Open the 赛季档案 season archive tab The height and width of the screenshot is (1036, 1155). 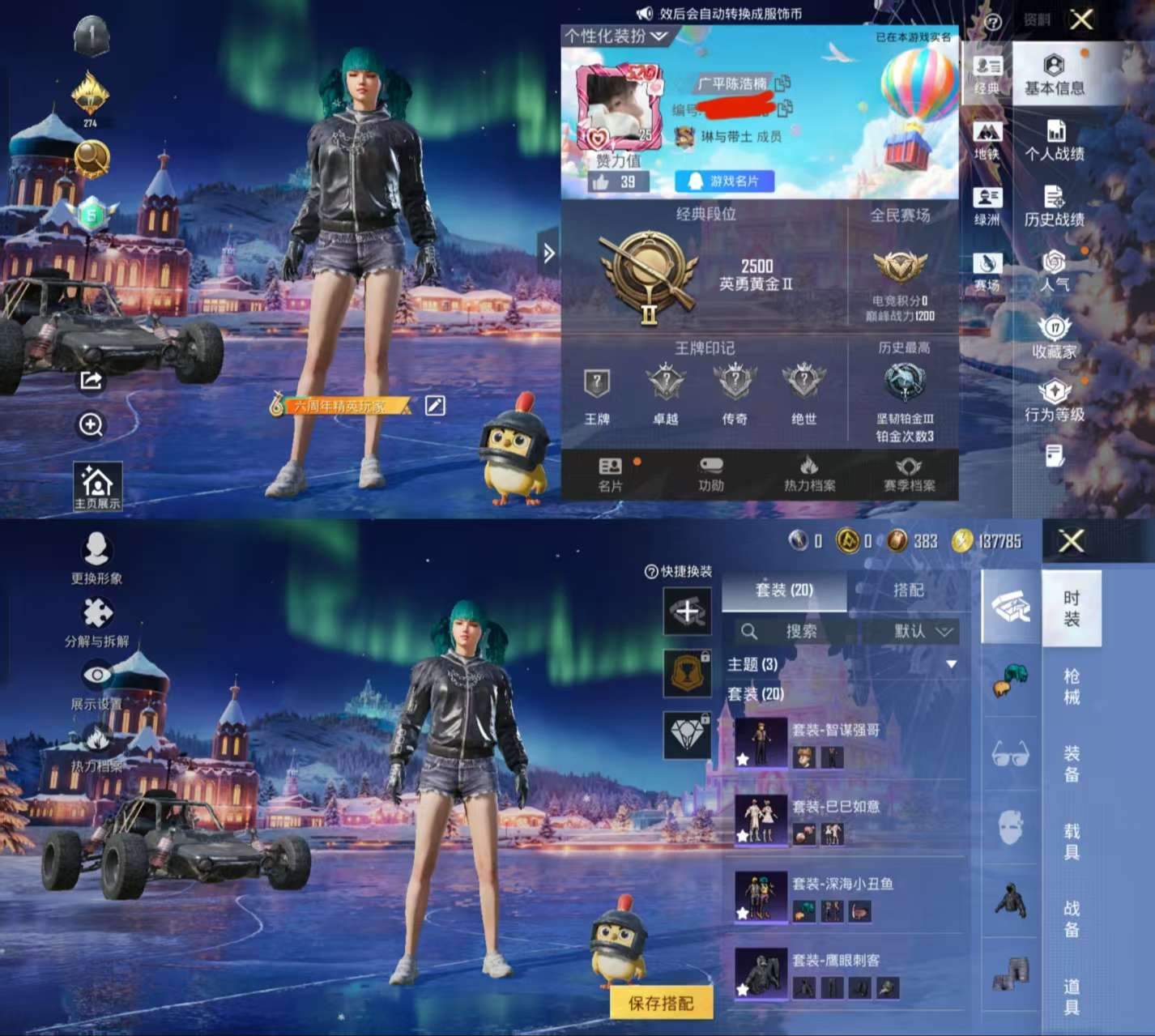click(907, 474)
